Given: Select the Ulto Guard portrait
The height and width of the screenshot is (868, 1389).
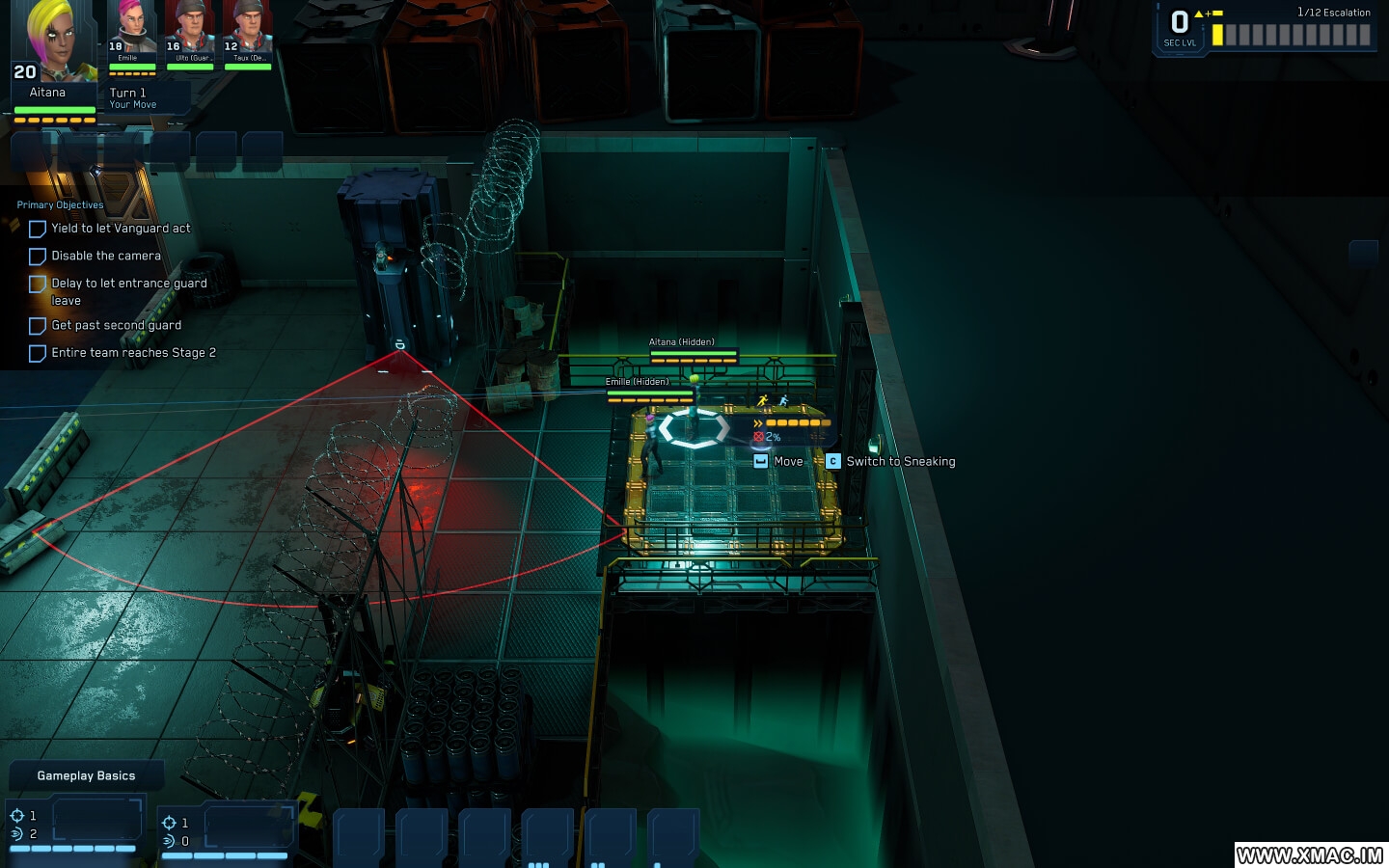Looking at the screenshot, I should pos(190,29).
